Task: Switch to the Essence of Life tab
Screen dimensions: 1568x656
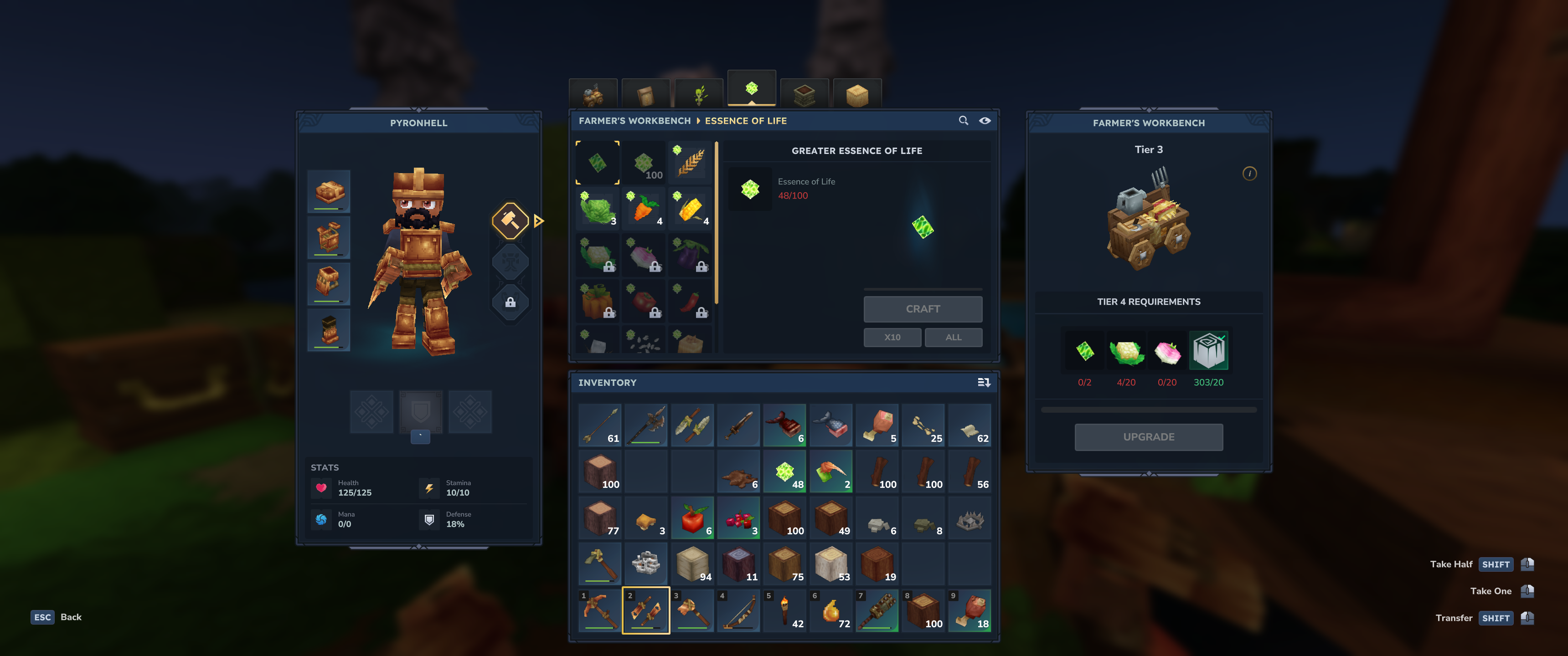Action: pos(751,89)
